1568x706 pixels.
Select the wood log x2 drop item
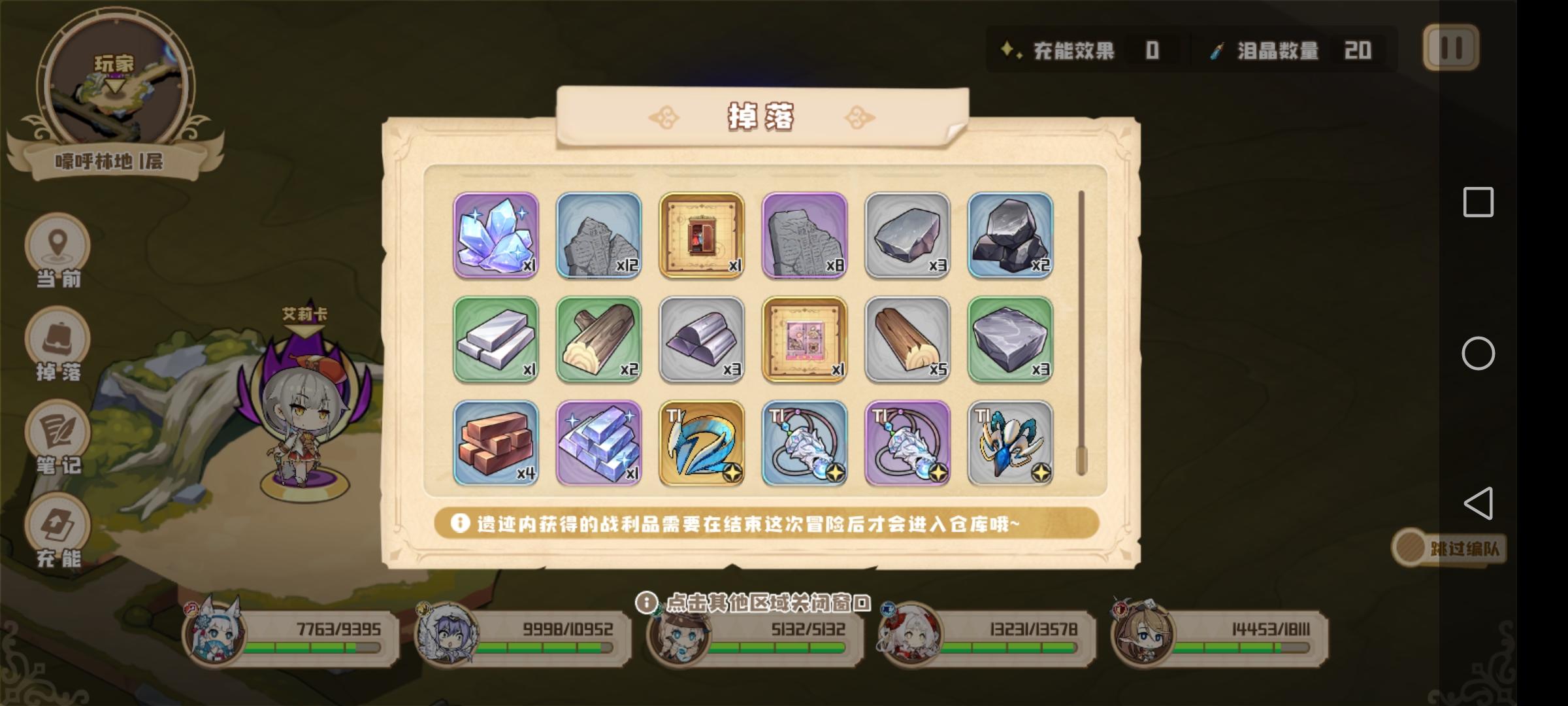(598, 339)
